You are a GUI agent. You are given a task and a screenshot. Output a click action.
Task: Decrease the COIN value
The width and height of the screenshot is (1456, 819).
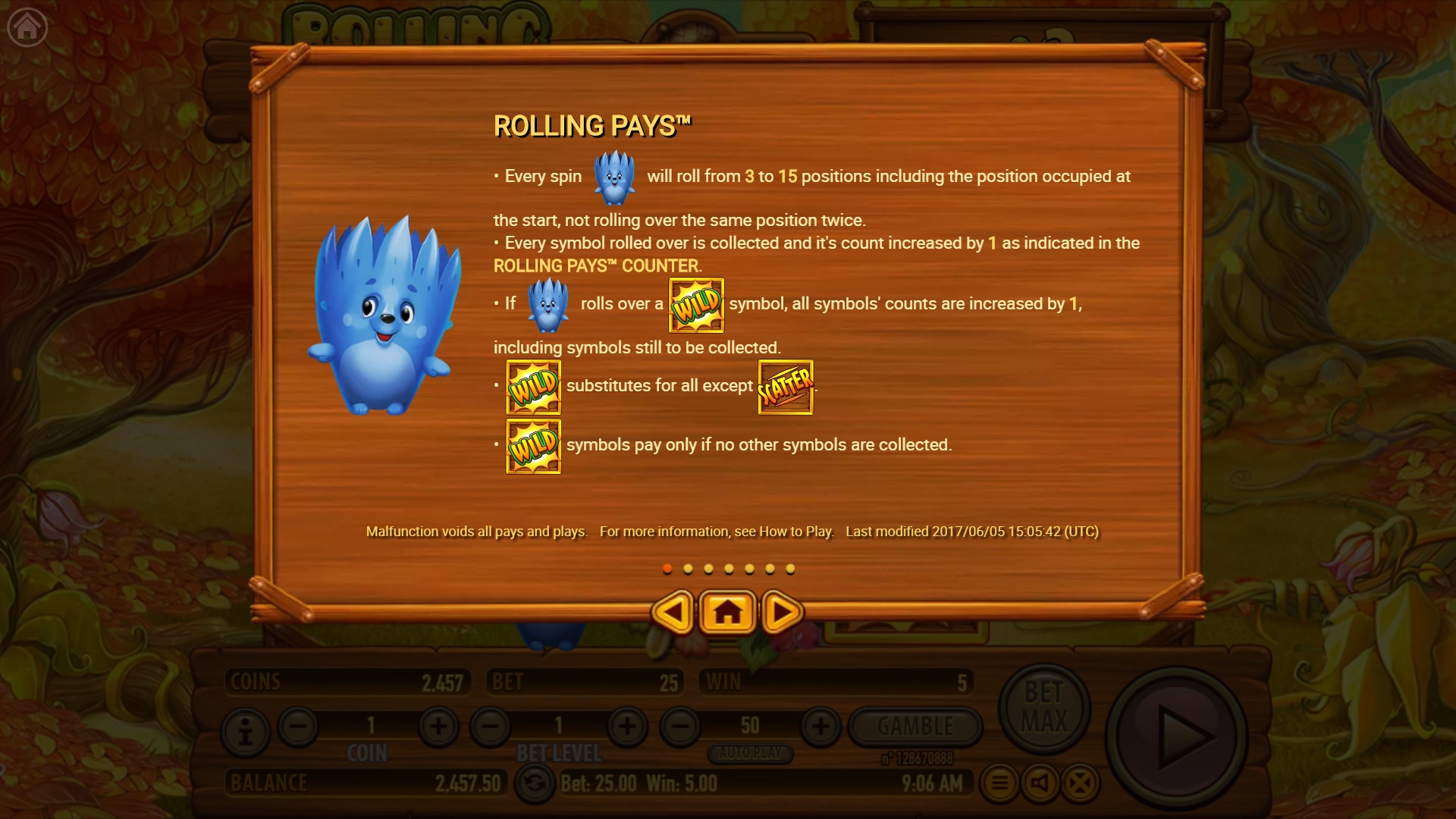pyautogui.click(x=298, y=726)
